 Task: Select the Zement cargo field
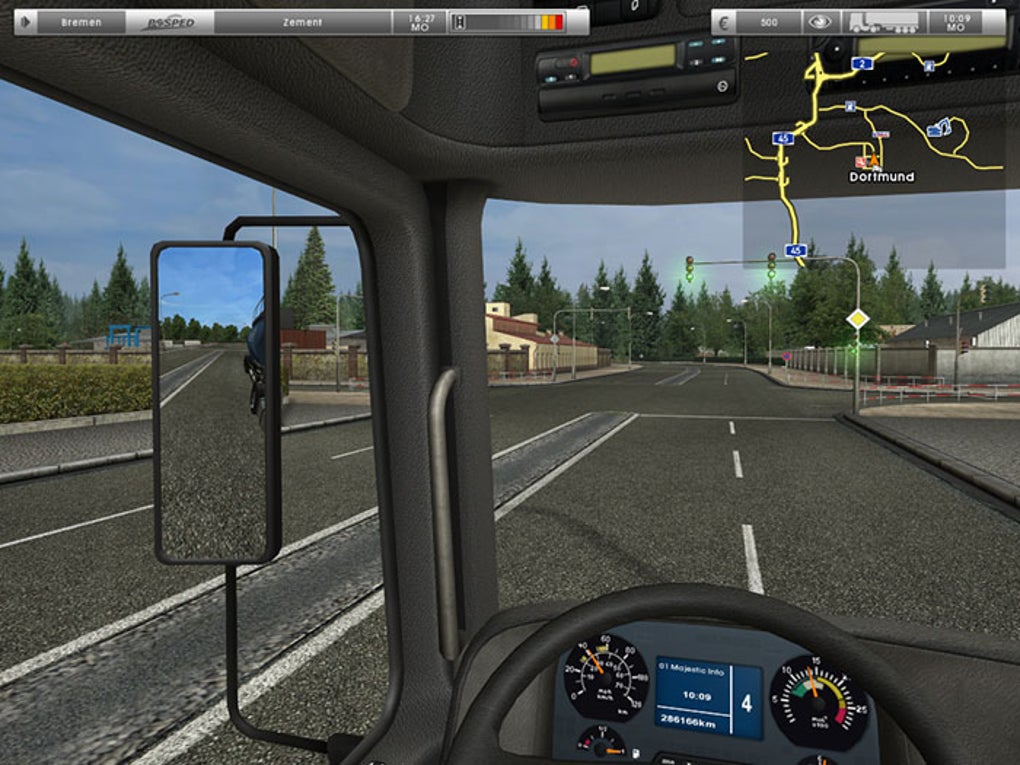(301, 22)
